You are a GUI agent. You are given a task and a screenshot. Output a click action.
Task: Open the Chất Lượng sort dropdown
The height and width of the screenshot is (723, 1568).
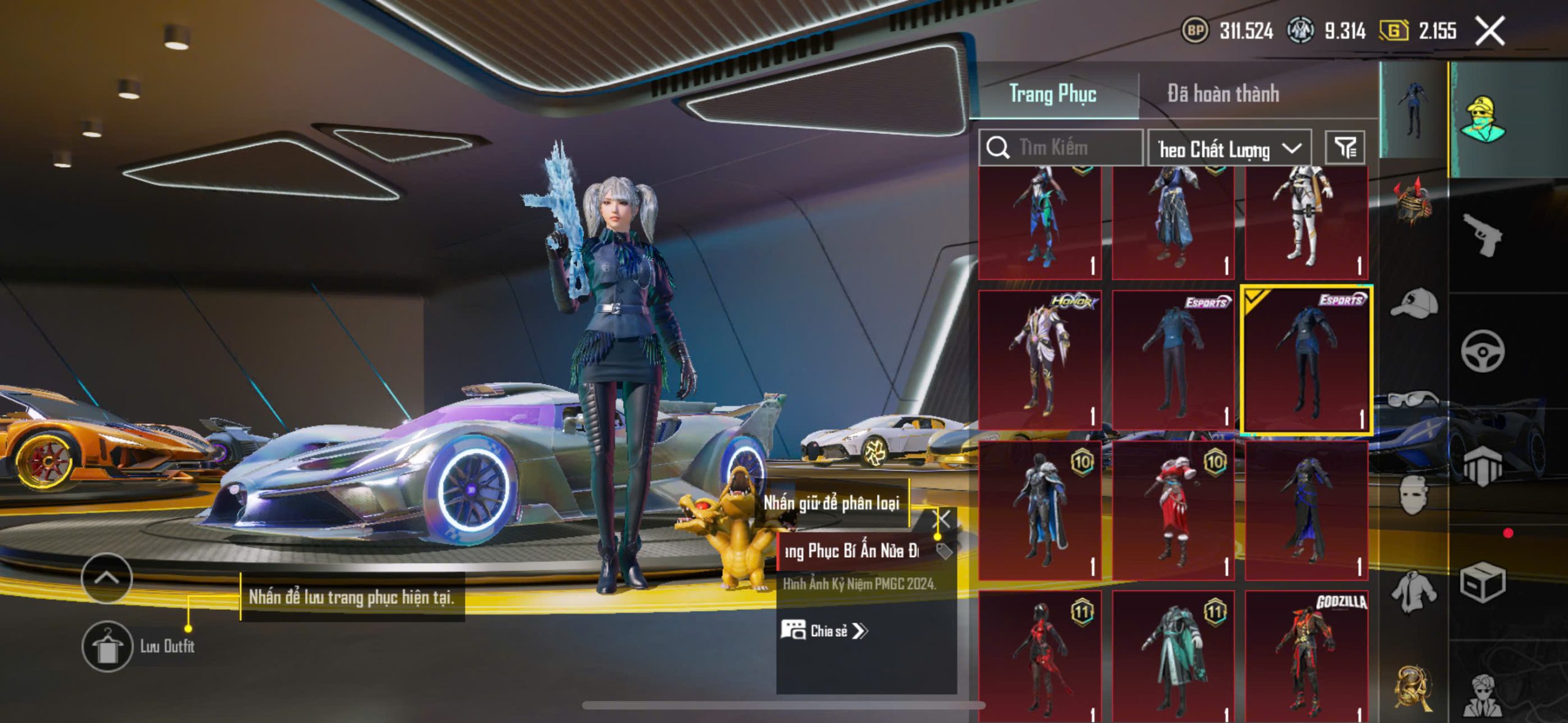pyautogui.click(x=1229, y=148)
